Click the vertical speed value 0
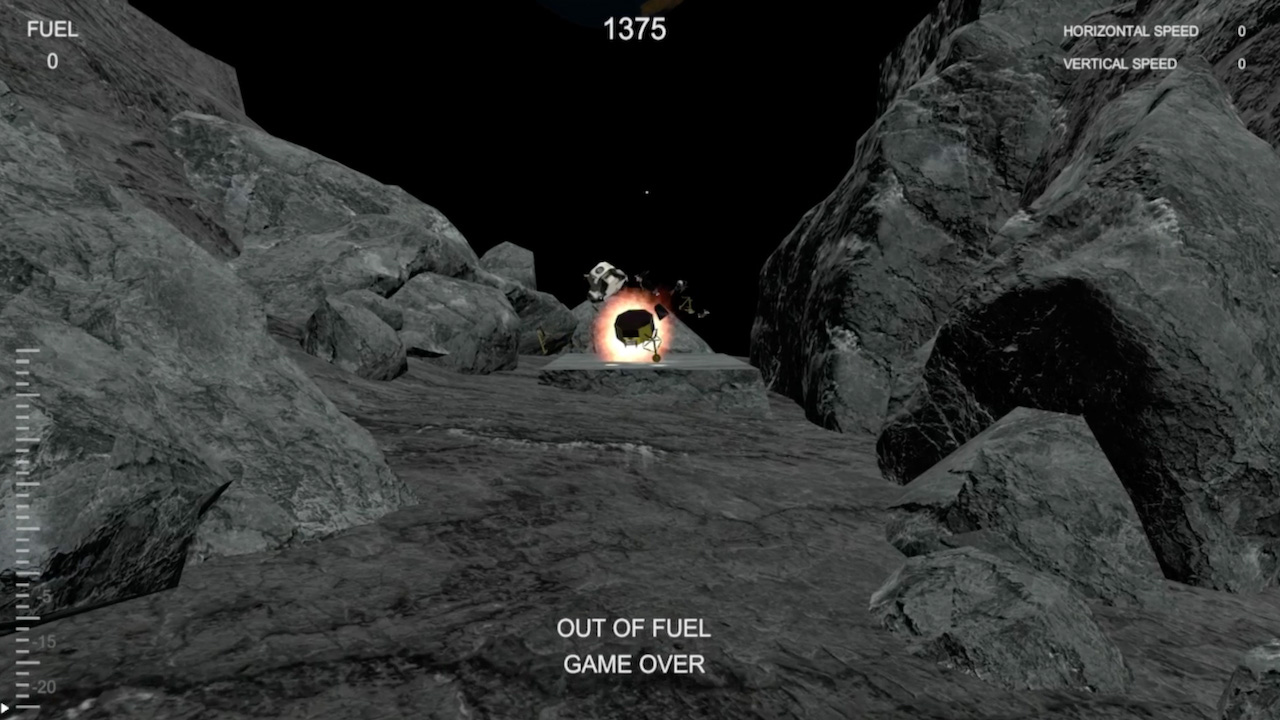Image resolution: width=1280 pixels, height=720 pixels. click(x=1240, y=63)
